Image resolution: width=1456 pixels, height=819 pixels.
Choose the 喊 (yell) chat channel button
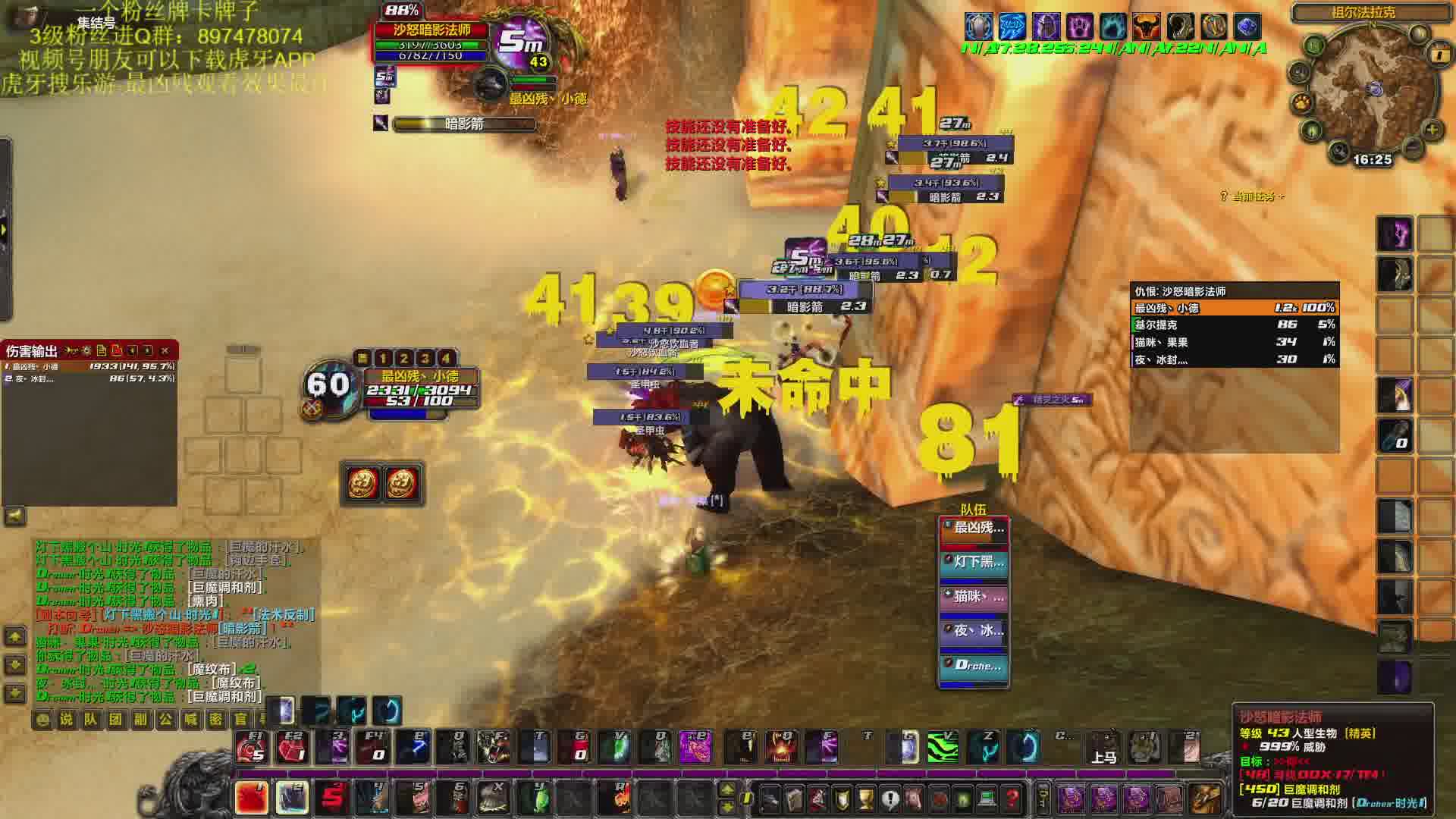(x=190, y=719)
